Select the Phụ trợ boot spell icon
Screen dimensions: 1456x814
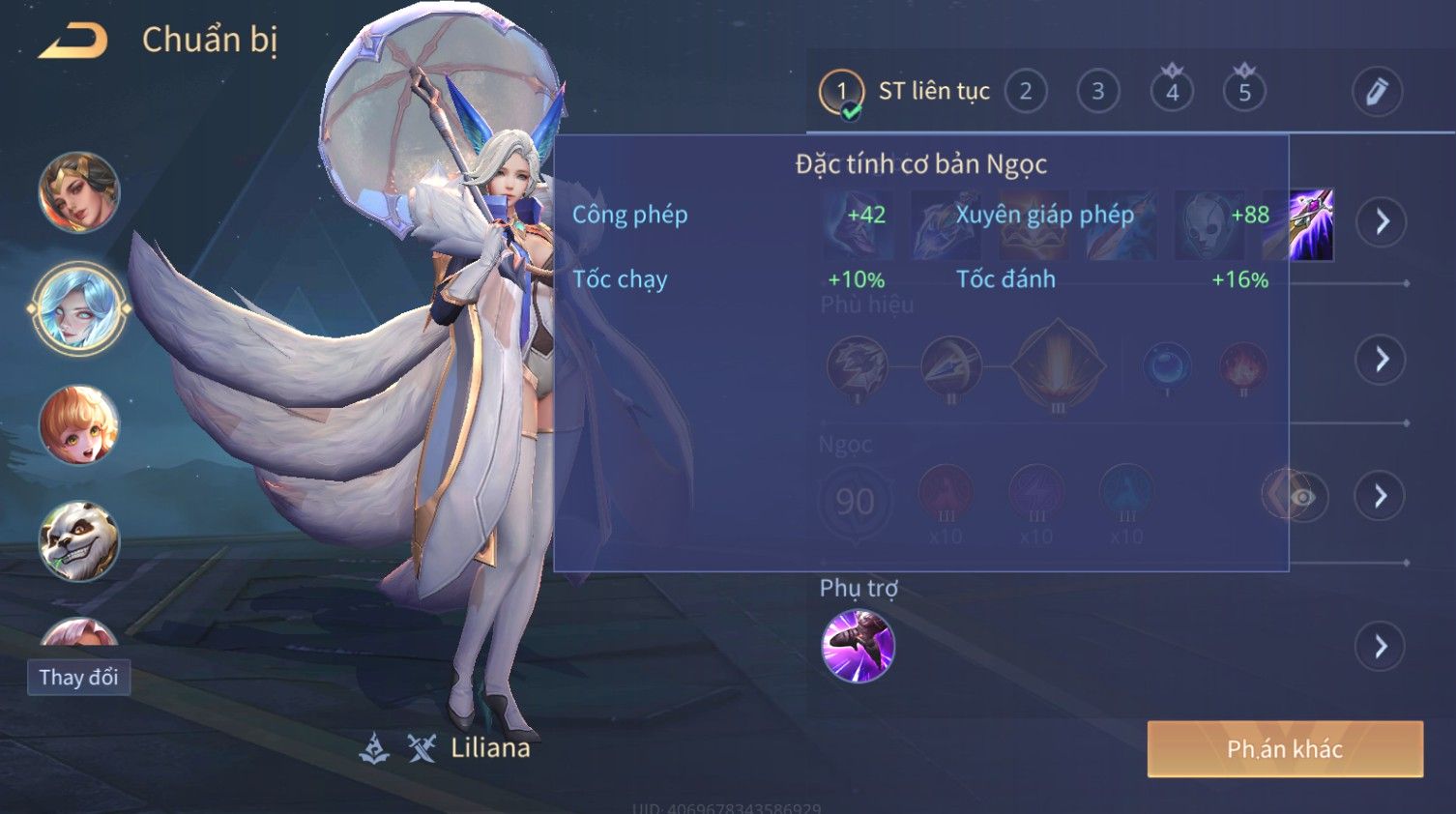(858, 646)
